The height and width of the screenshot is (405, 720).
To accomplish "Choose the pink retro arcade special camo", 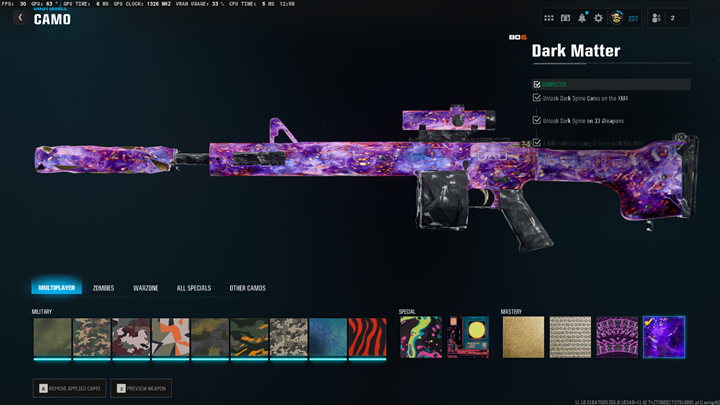I will (467, 337).
